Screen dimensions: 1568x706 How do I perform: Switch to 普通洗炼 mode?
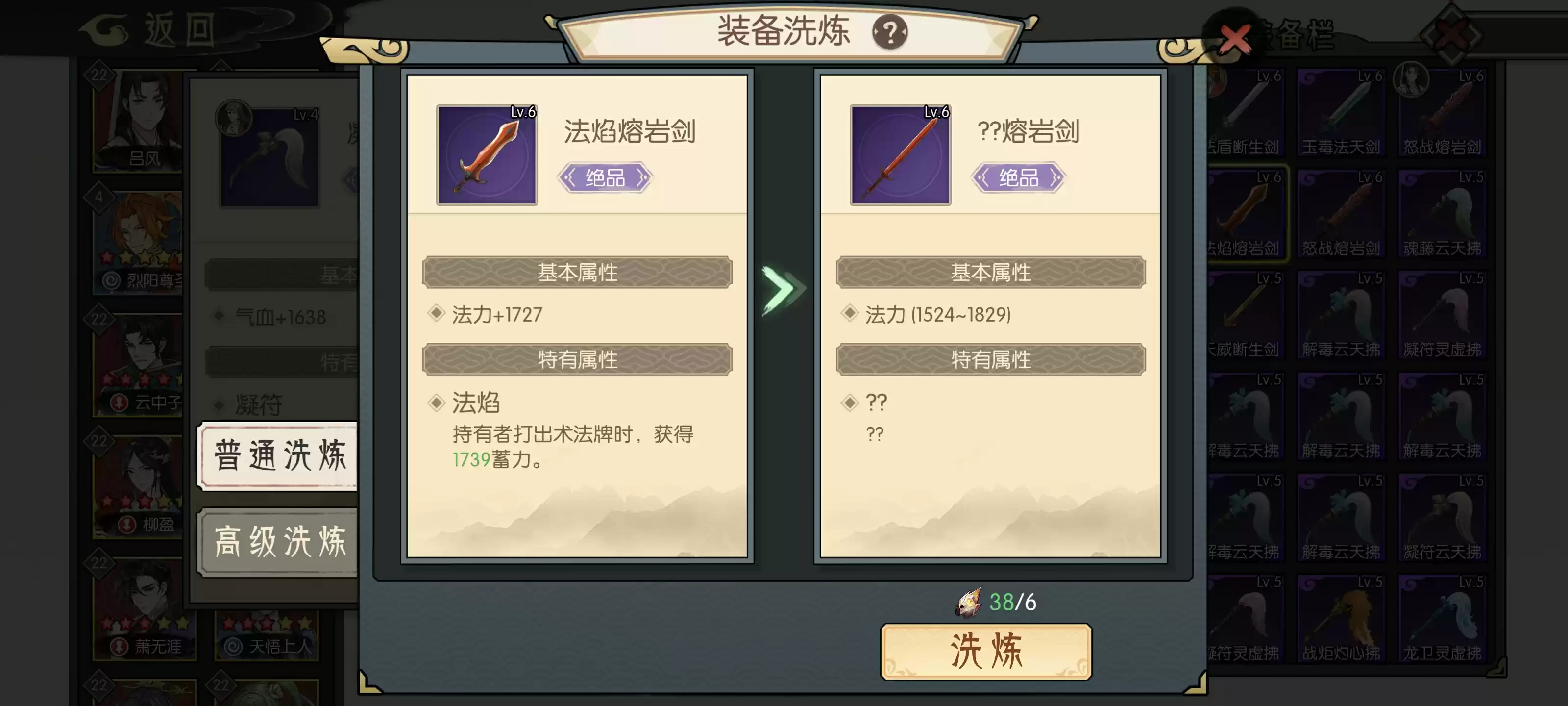click(x=280, y=457)
